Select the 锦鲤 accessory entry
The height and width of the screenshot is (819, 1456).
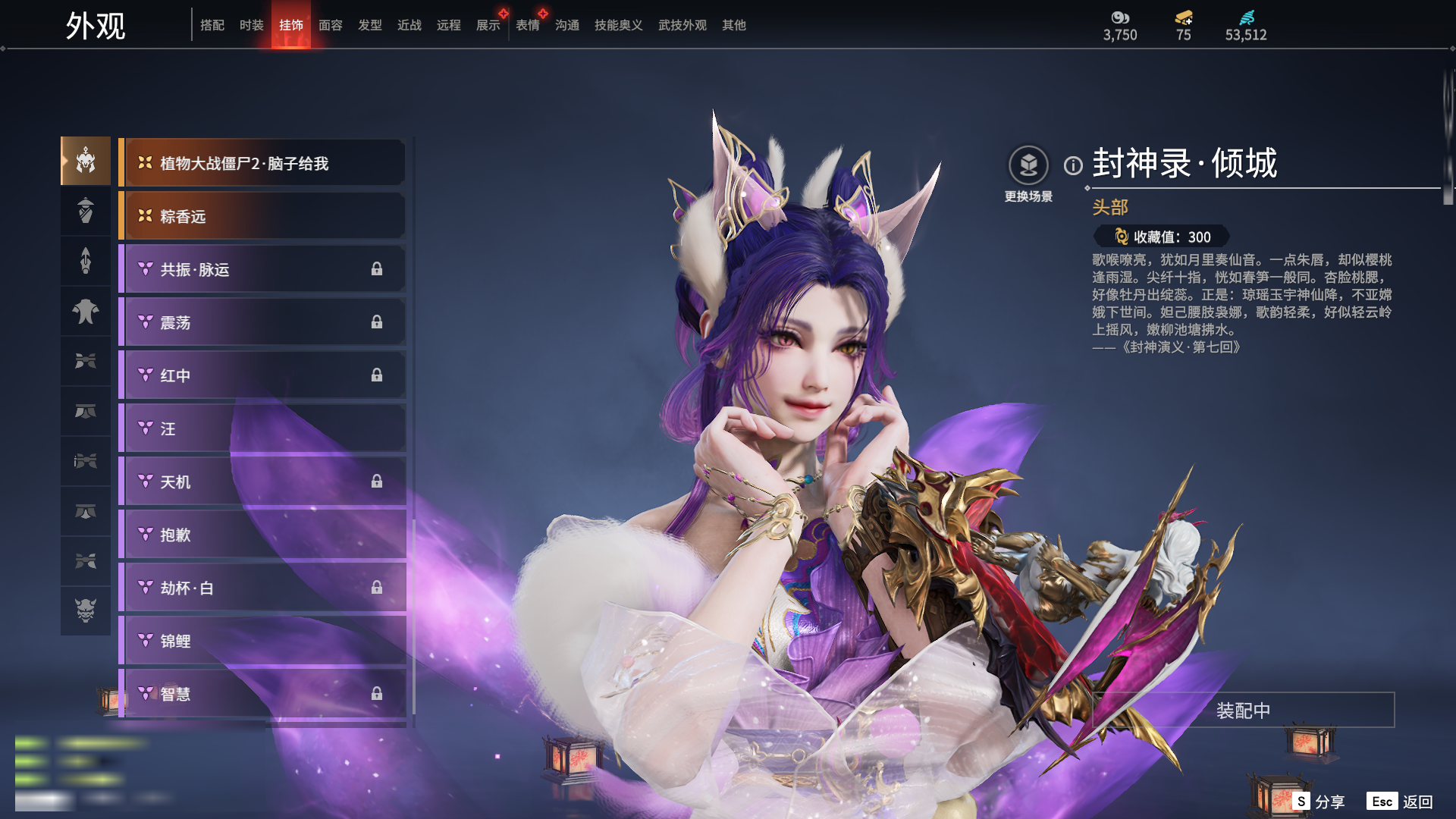[262, 641]
